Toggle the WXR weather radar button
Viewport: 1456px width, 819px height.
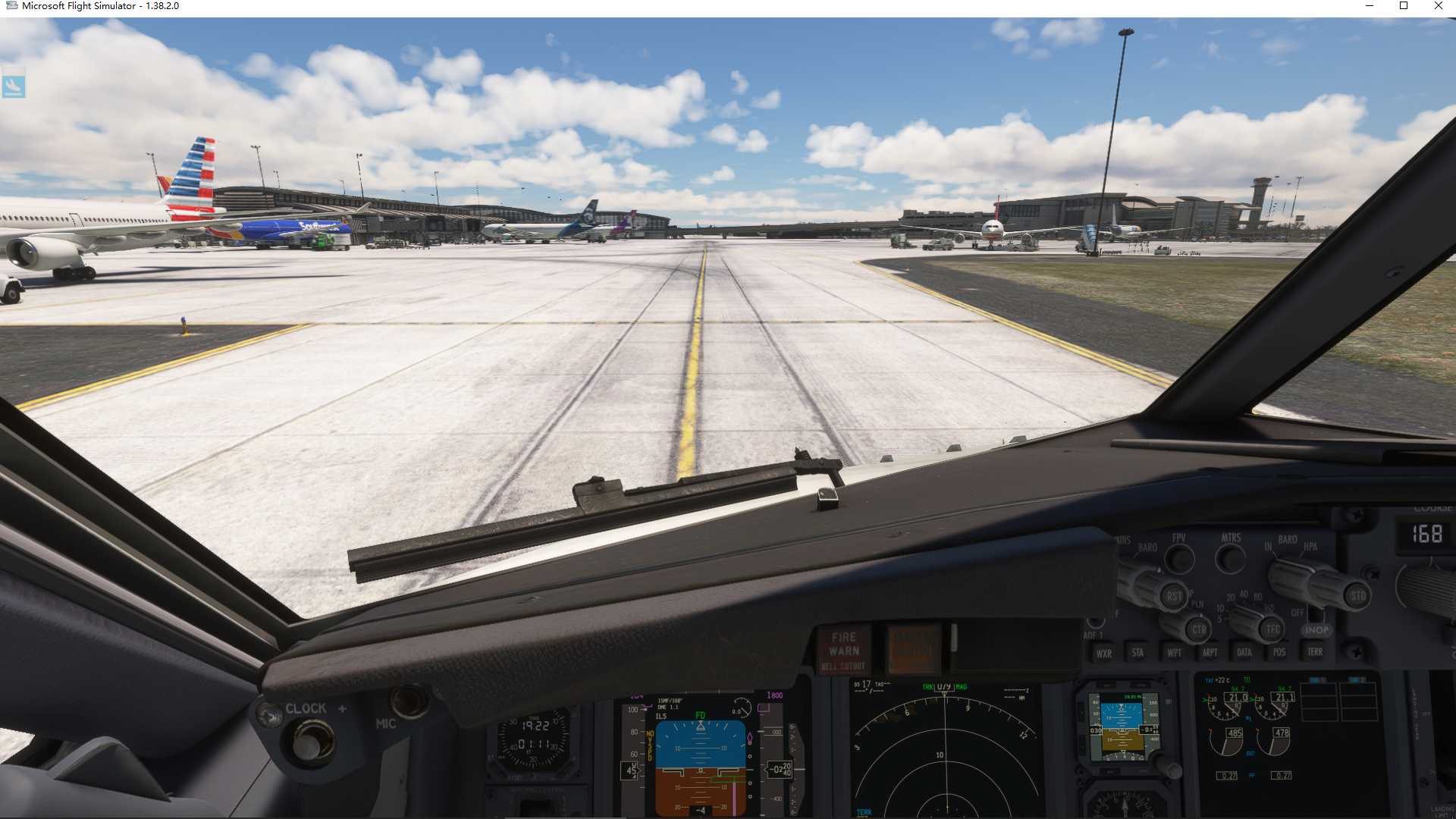1106,653
